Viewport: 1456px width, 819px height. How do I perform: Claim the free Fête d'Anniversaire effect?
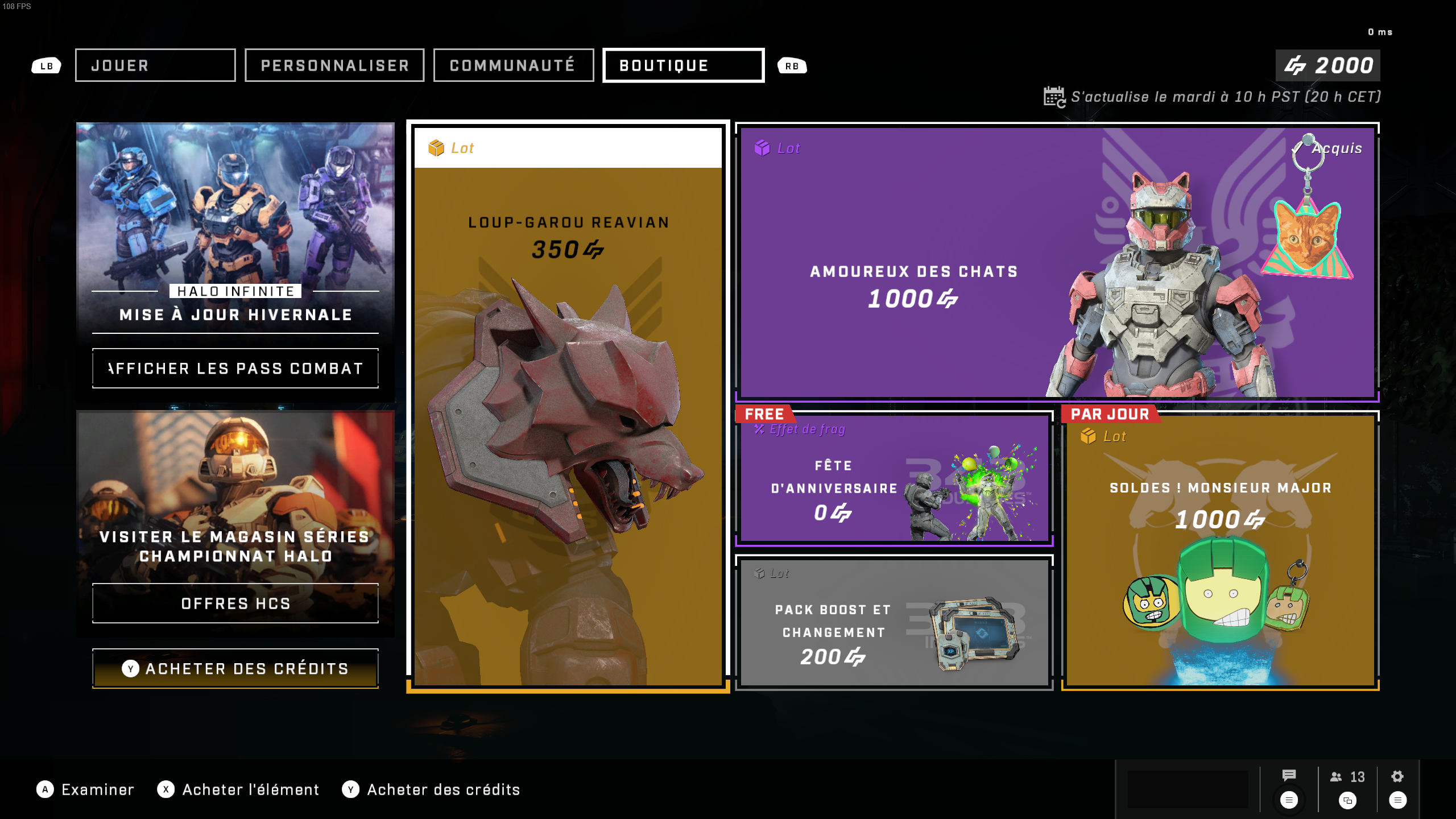point(894,479)
